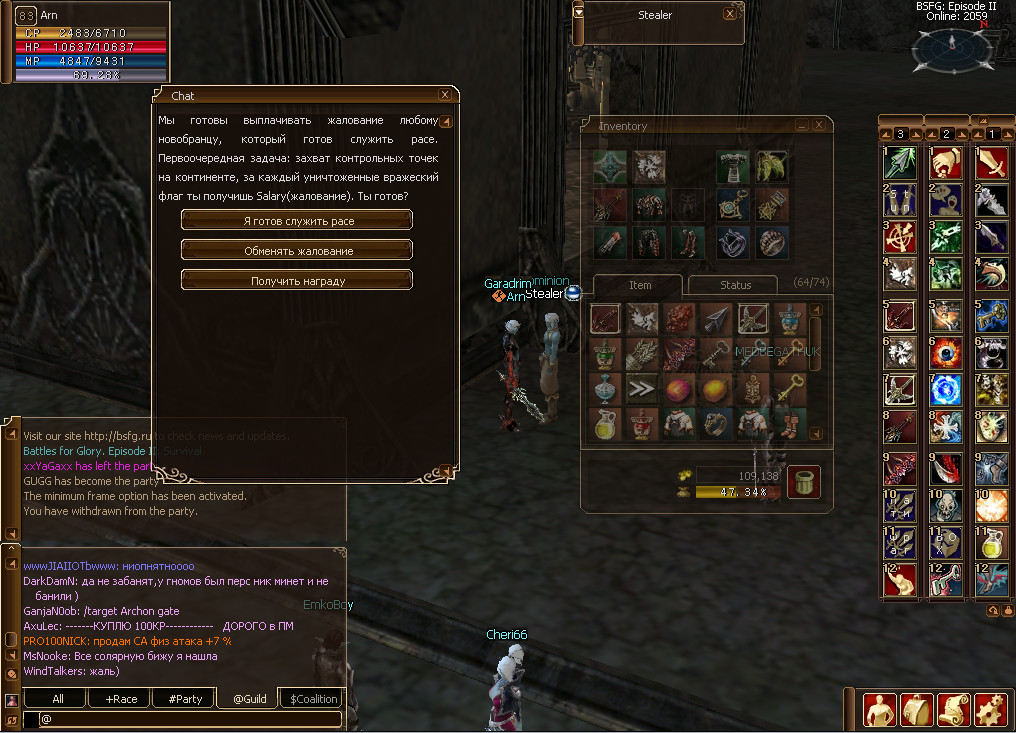Switch to the All chat tab
Image resolution: width=1016 pixels, height=733 pixels.
(58, 699)
